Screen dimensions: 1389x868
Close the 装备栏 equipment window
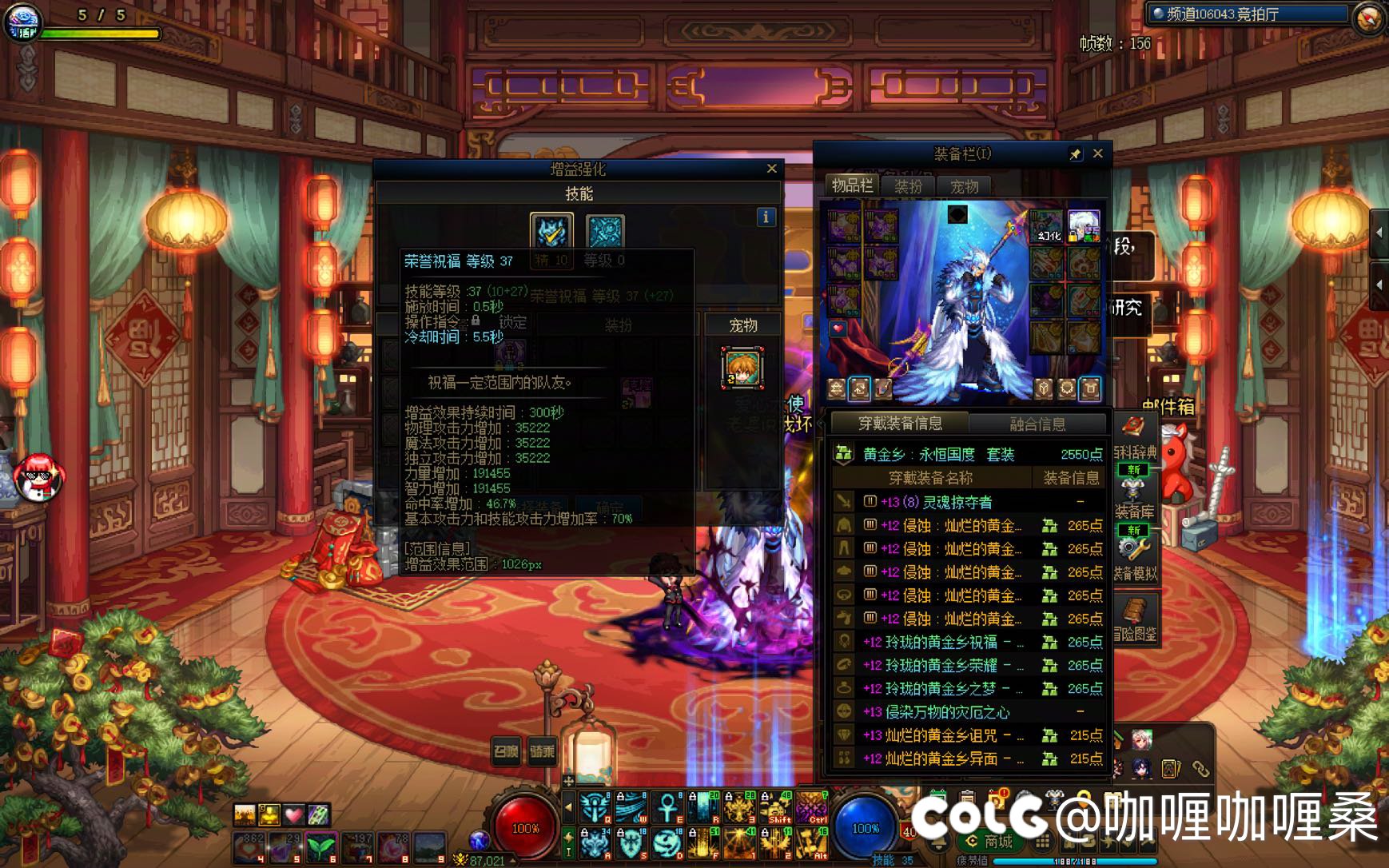click(x=1098, y=153)
